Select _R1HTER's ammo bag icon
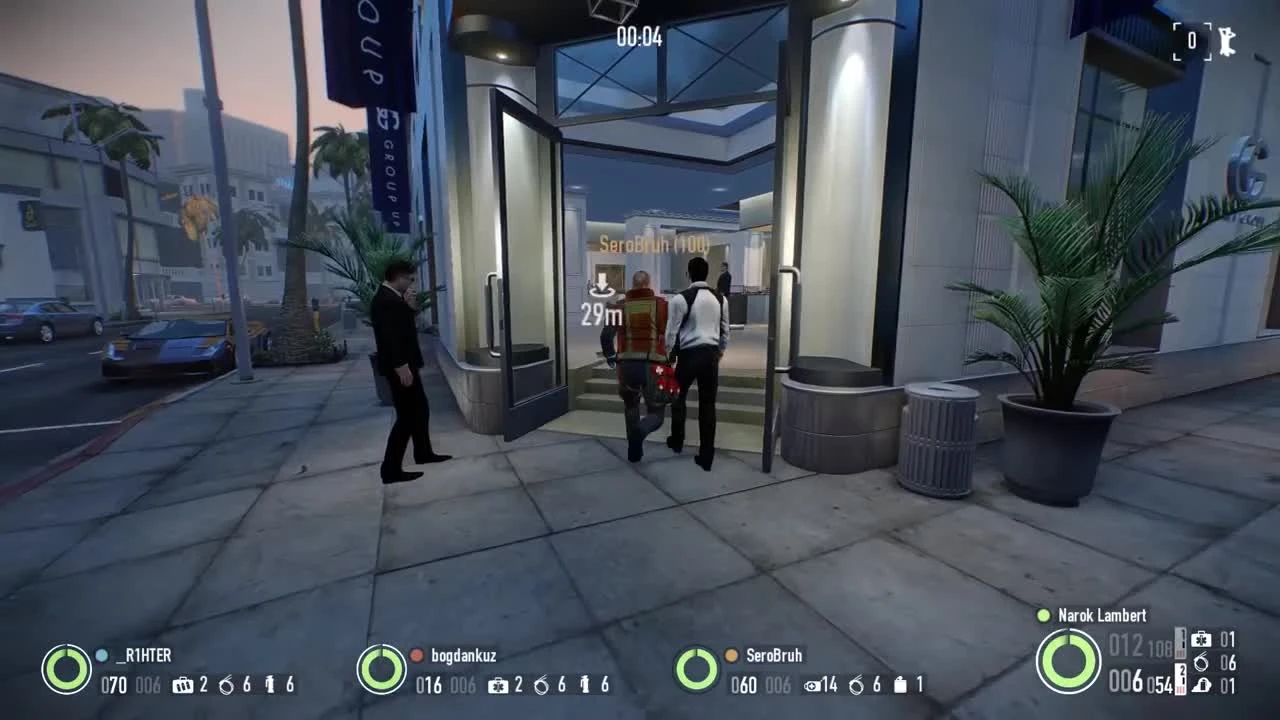Image resolution: width=1280 pixels, height=720 pixels. (x=182, y=684)
